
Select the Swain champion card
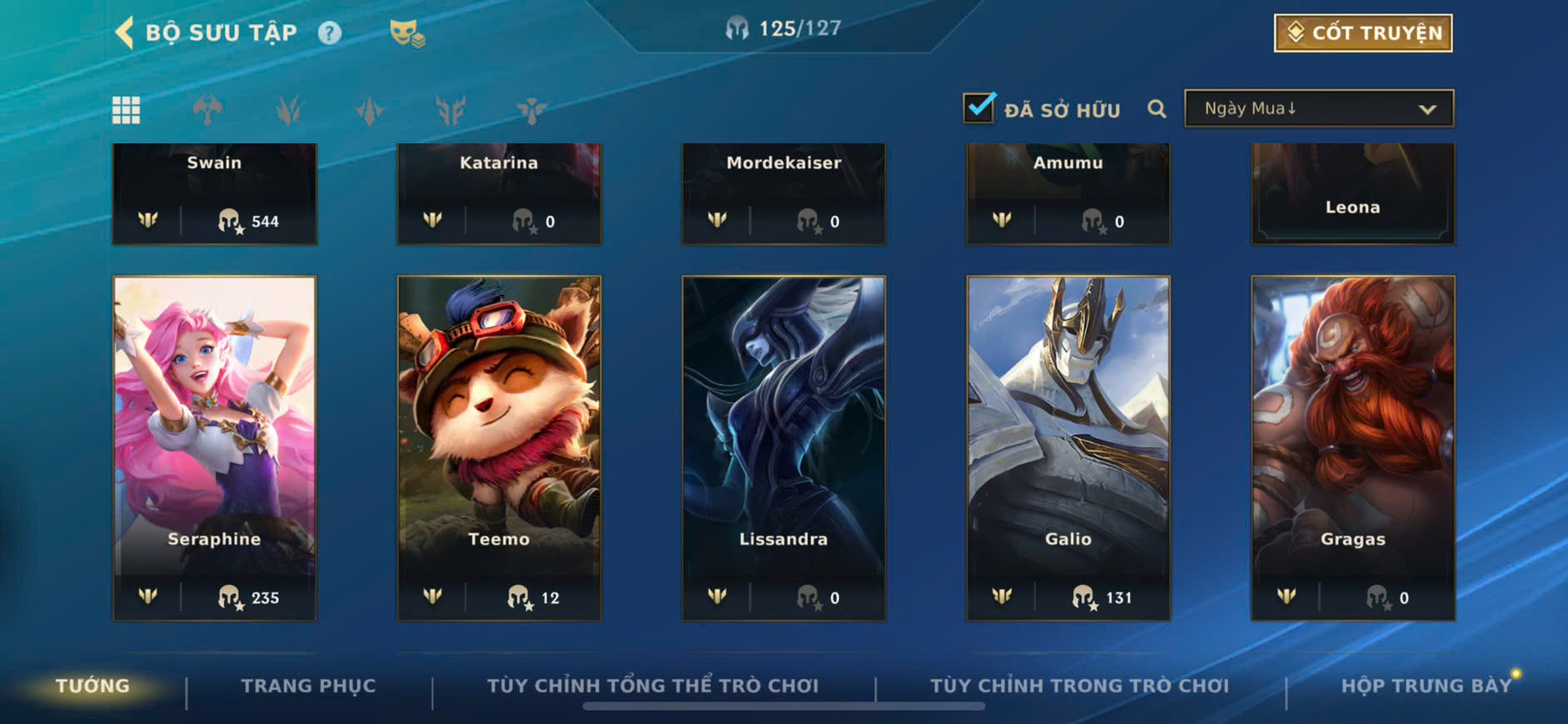(x=215, y=193)
